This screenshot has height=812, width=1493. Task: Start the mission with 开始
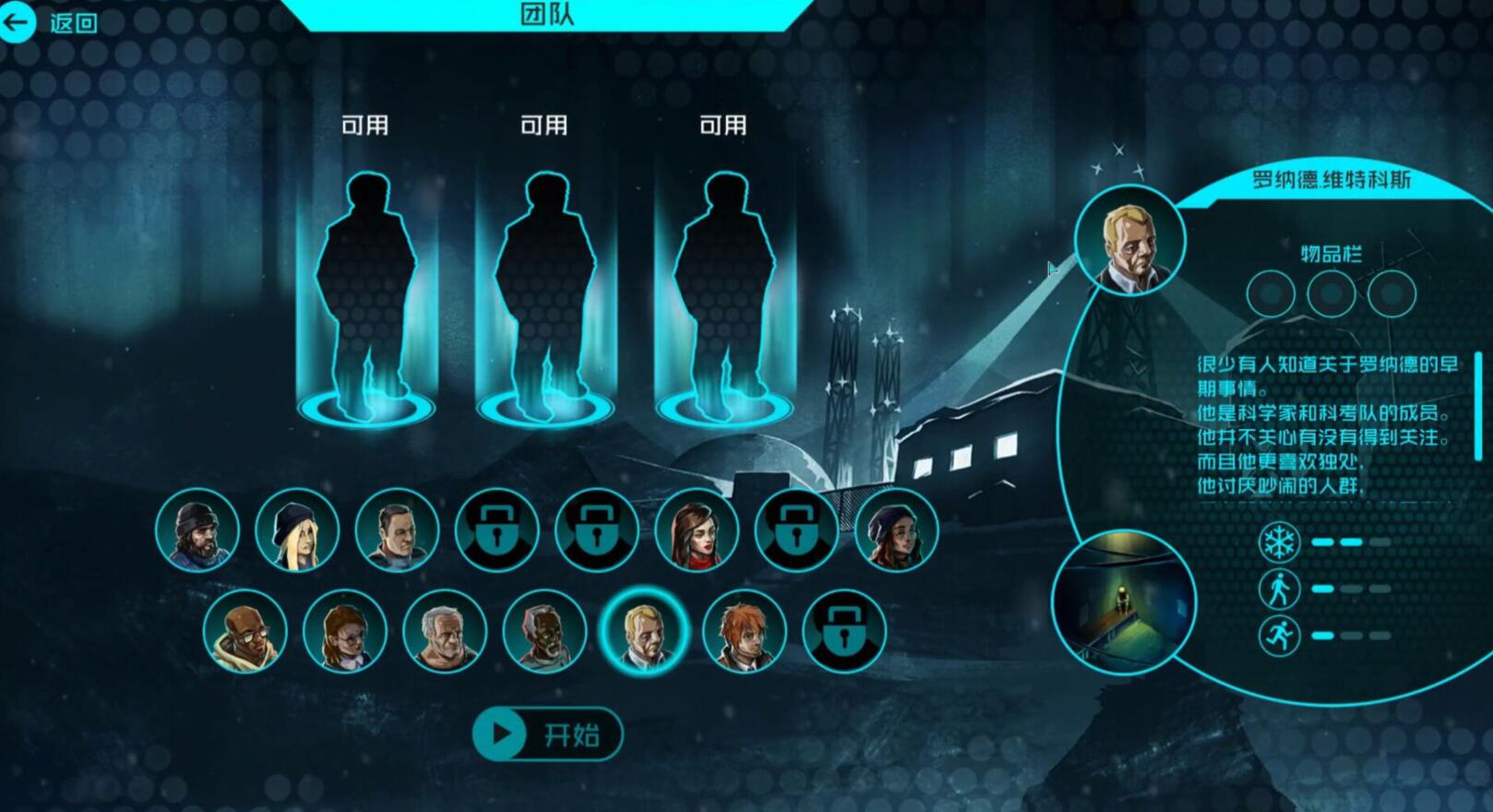[x=547, y=734]
